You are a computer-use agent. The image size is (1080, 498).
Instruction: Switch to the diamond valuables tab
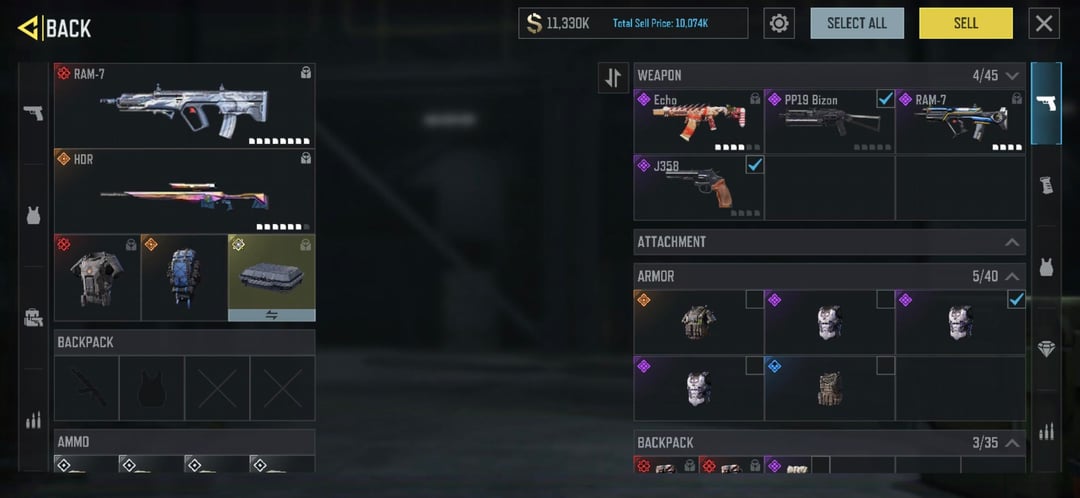[x=1046, y=349]
